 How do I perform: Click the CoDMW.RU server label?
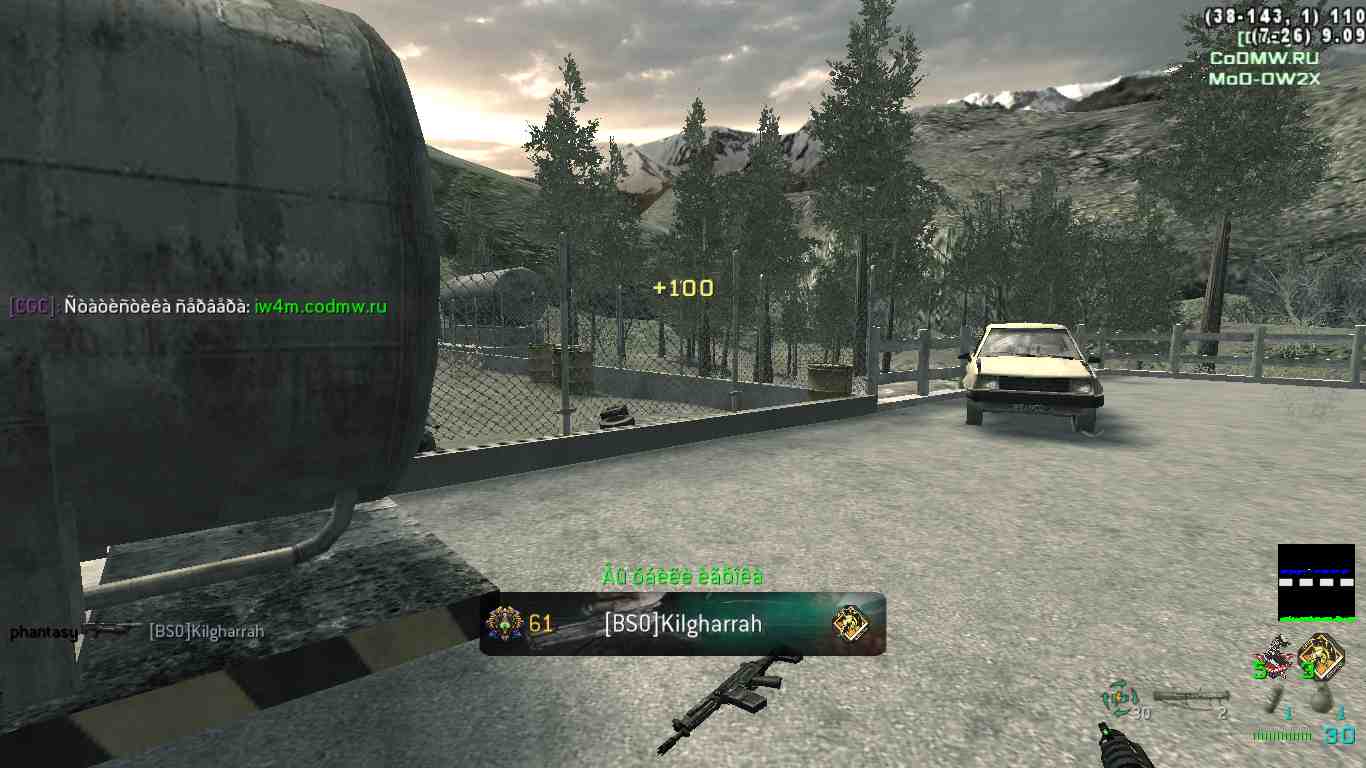pos(1257,58)
